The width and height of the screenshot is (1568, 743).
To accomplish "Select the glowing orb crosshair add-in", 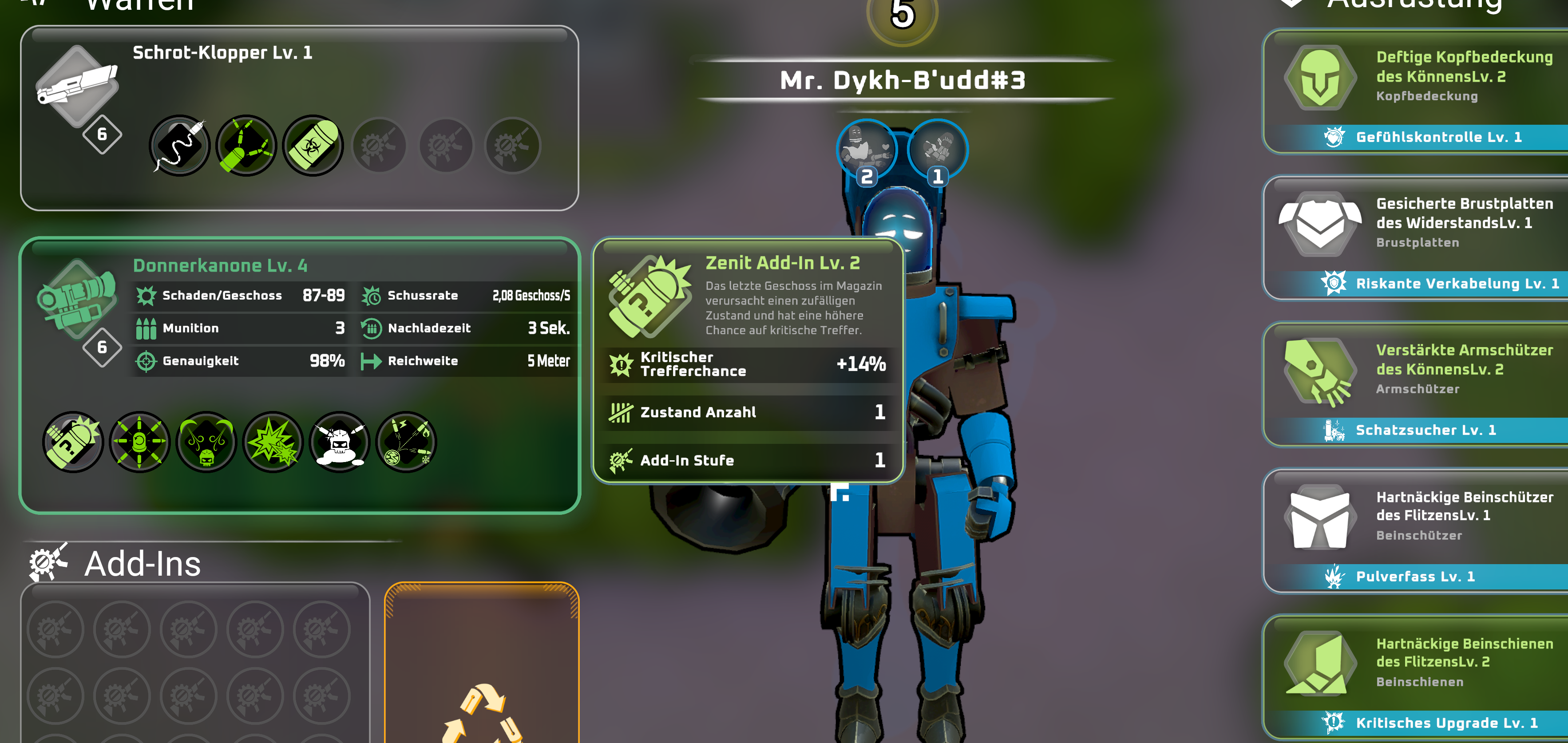I will pos(139,442).
